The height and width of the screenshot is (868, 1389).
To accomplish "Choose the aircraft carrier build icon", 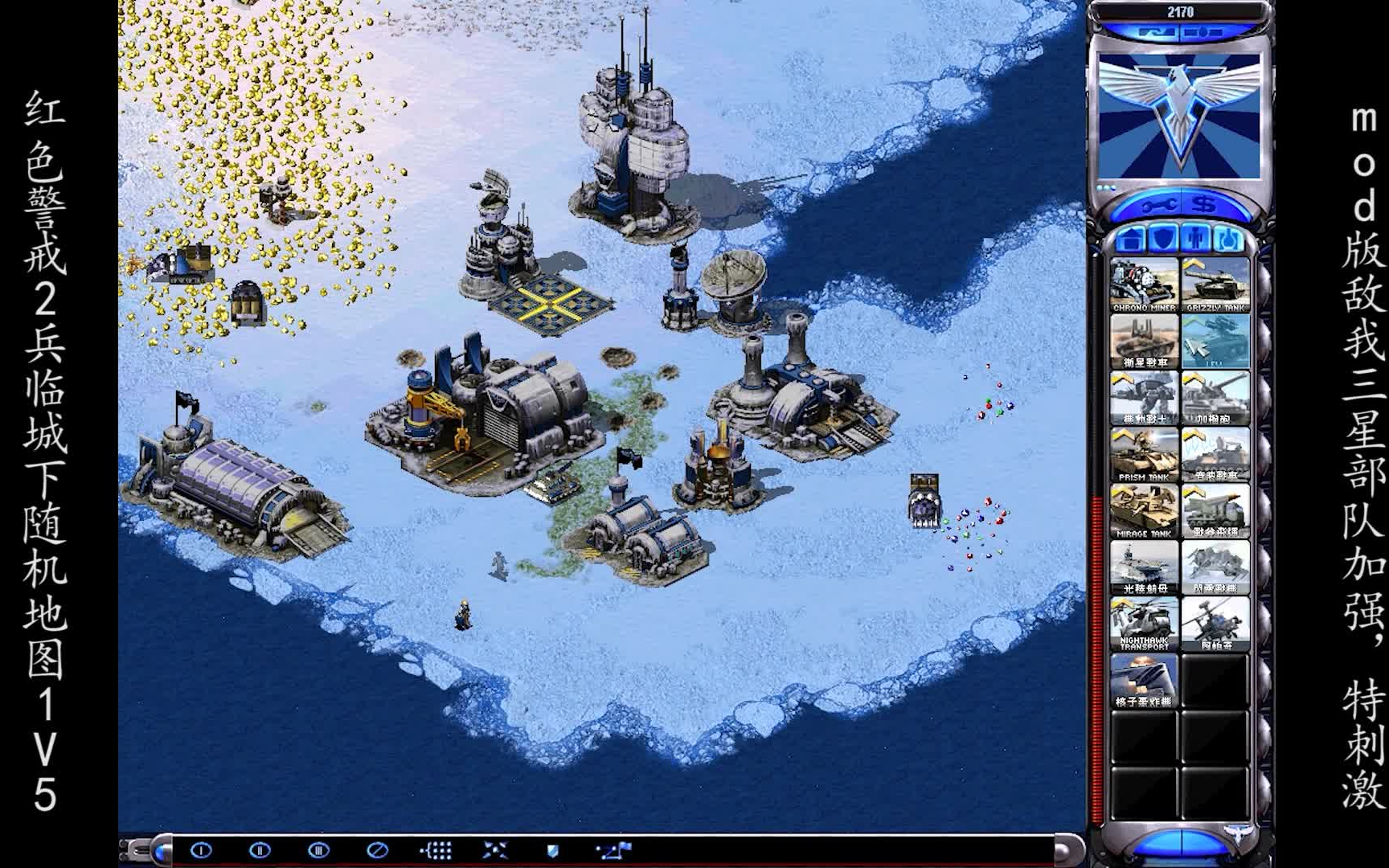I will click(x=1144, y=567).
